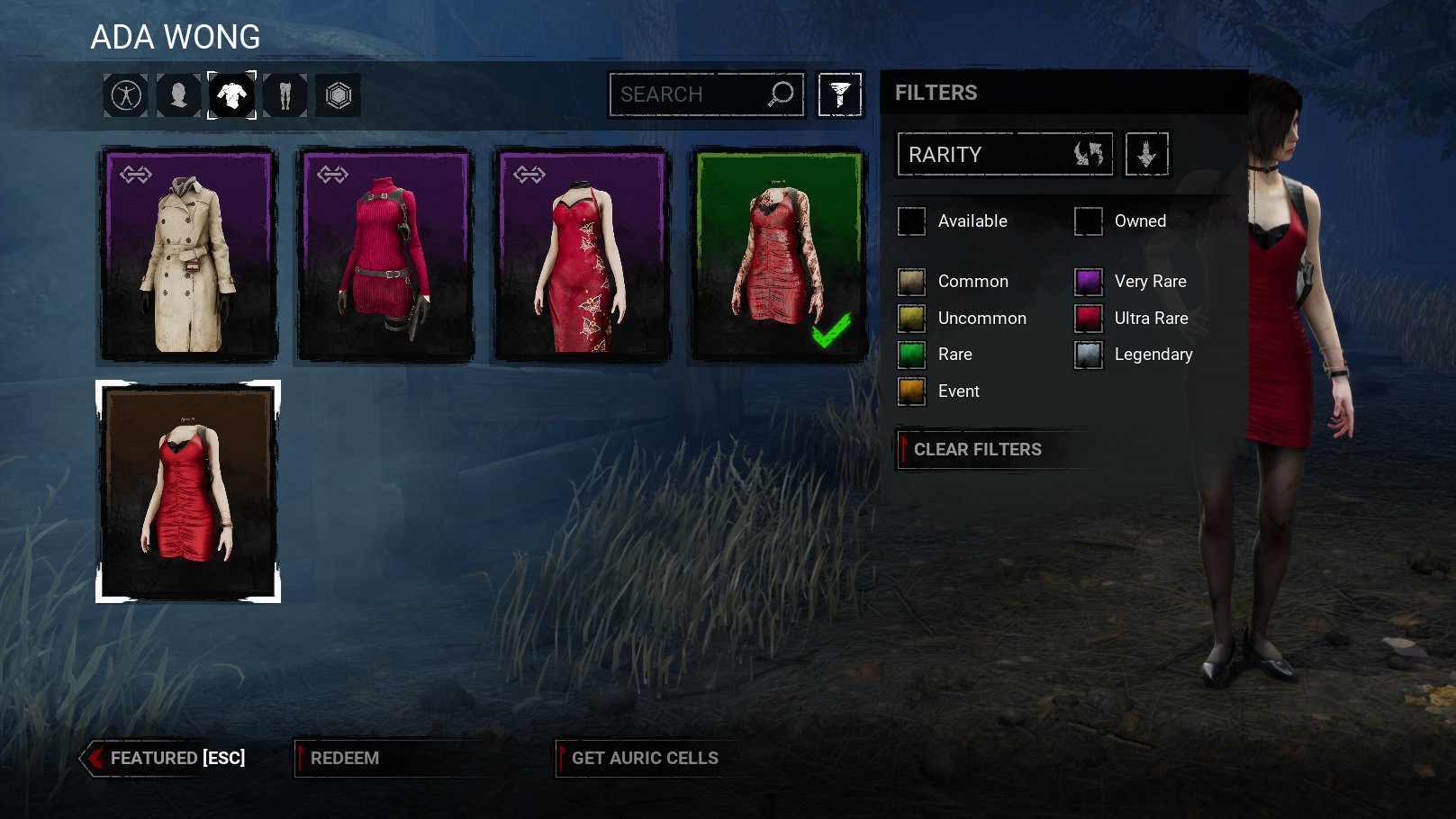The height and width of the screenshot is (819, 1456).
Task: Switch to the full-outfit category tab
Action: click(x=126, y=95)
